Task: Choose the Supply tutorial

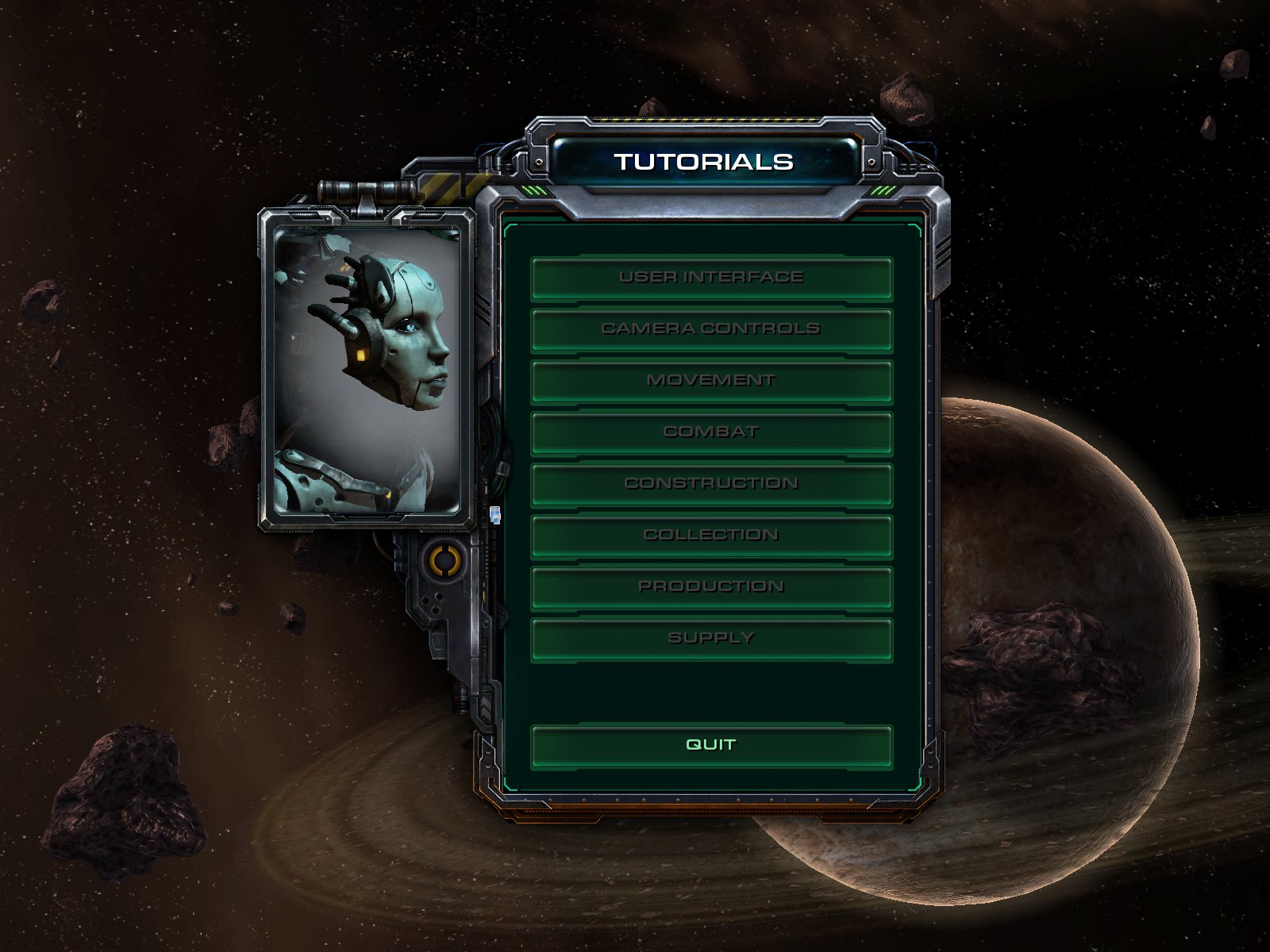Action: 711,639
